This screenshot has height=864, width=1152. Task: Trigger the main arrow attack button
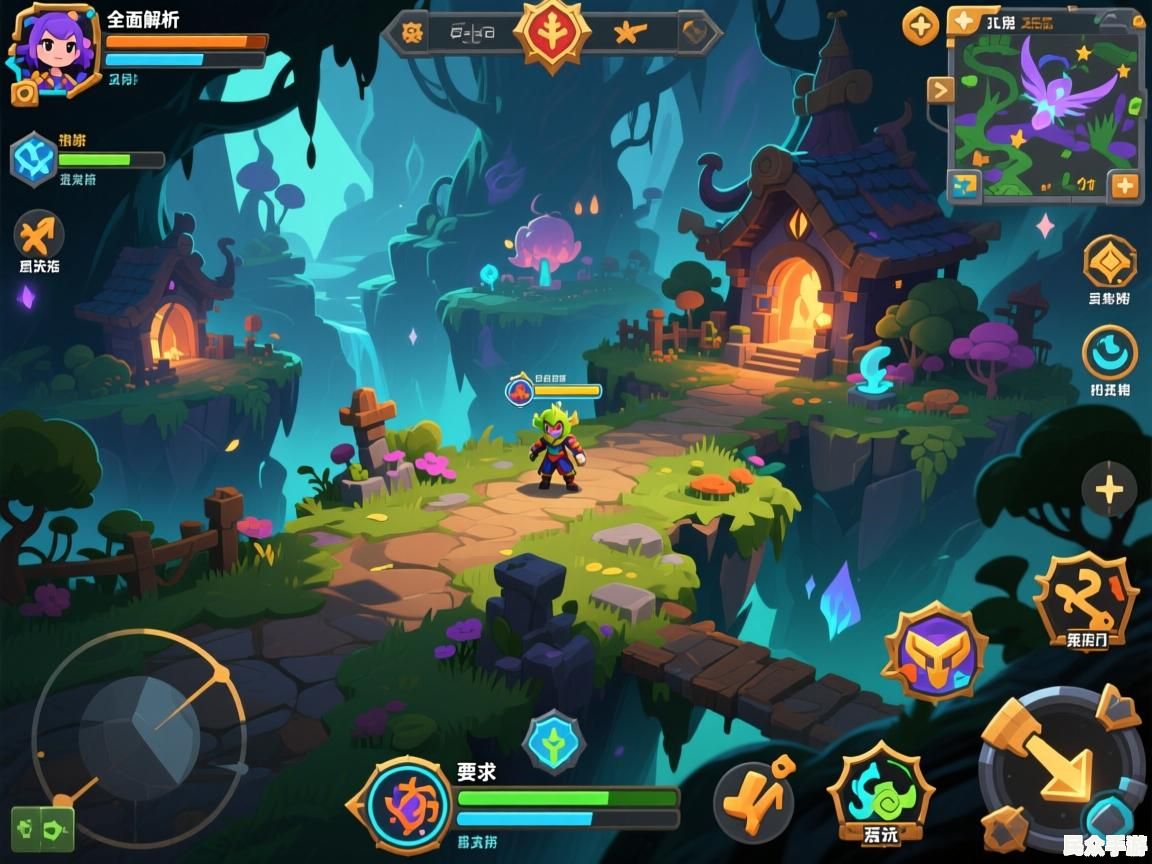point(1060,765)
